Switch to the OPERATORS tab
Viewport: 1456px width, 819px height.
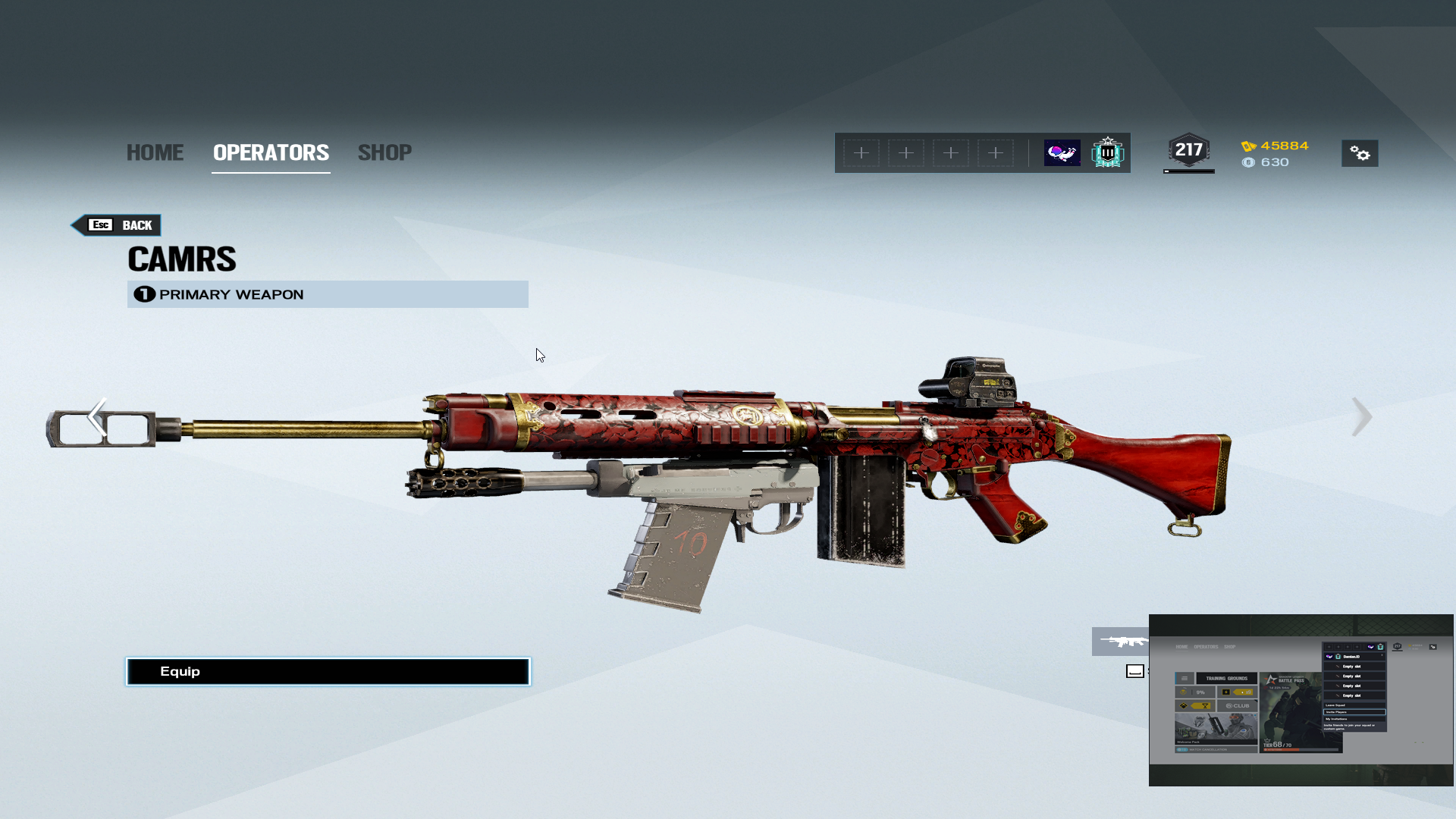[x=271, y=152]
